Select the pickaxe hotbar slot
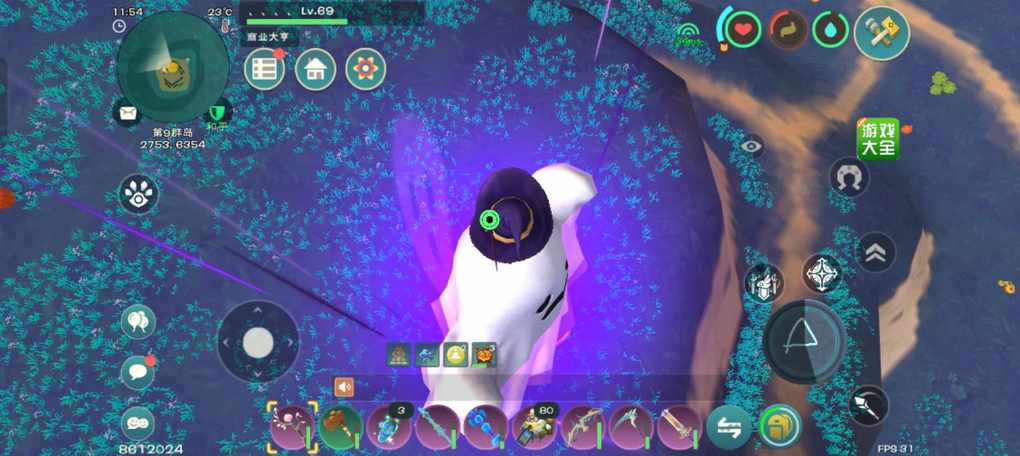The image size is (1020, 456). click(632, 427)
